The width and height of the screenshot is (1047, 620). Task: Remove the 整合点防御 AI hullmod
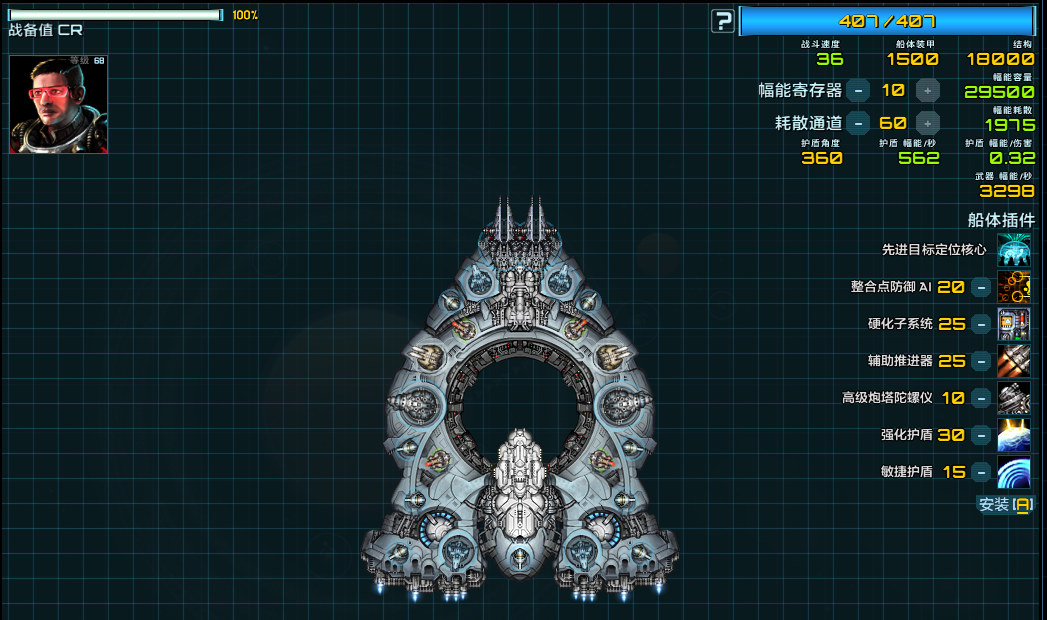[982, 287]
